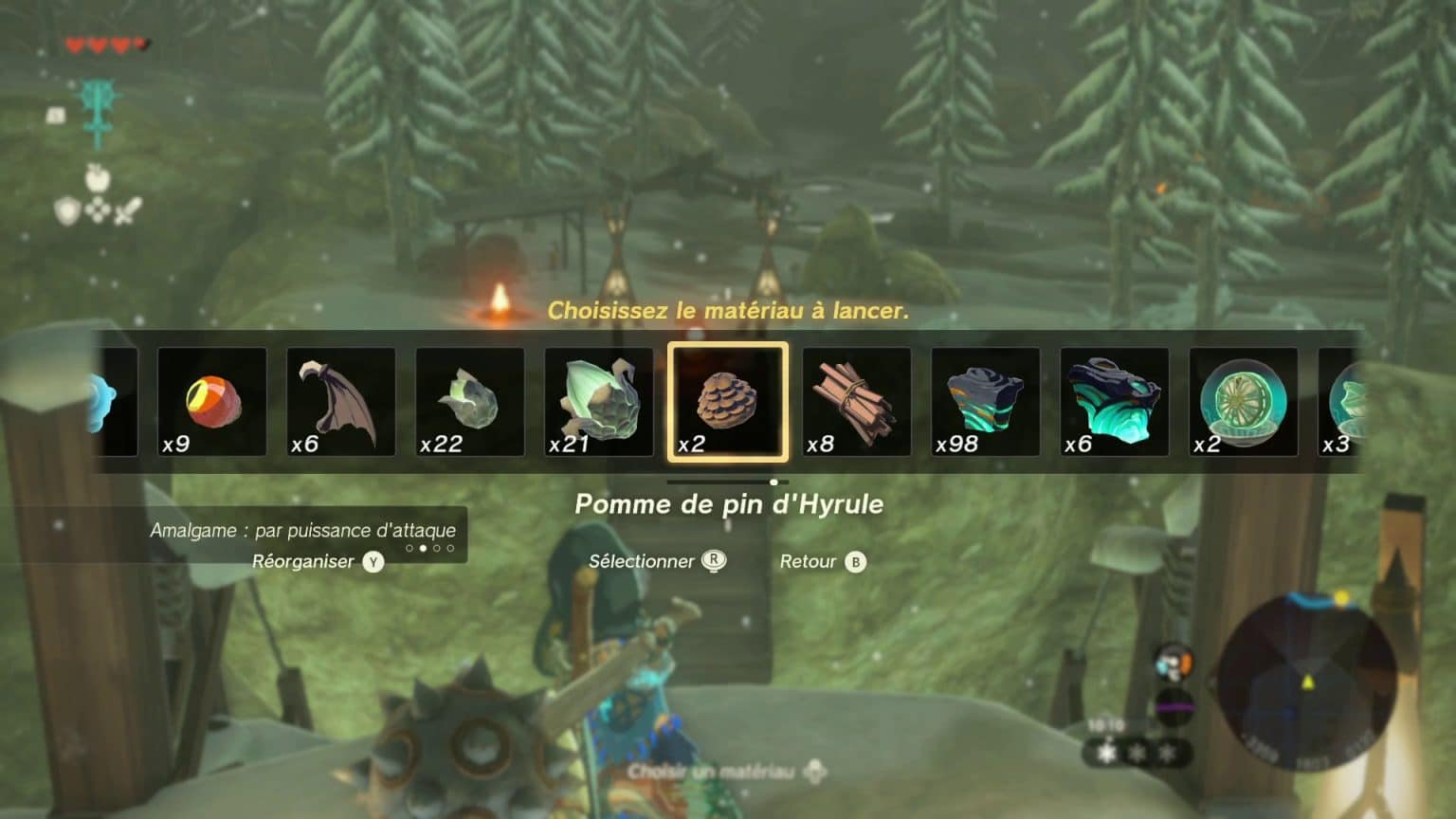
Task: Click the sword icon in the top-left HUD
Action: tap(127, 209)
